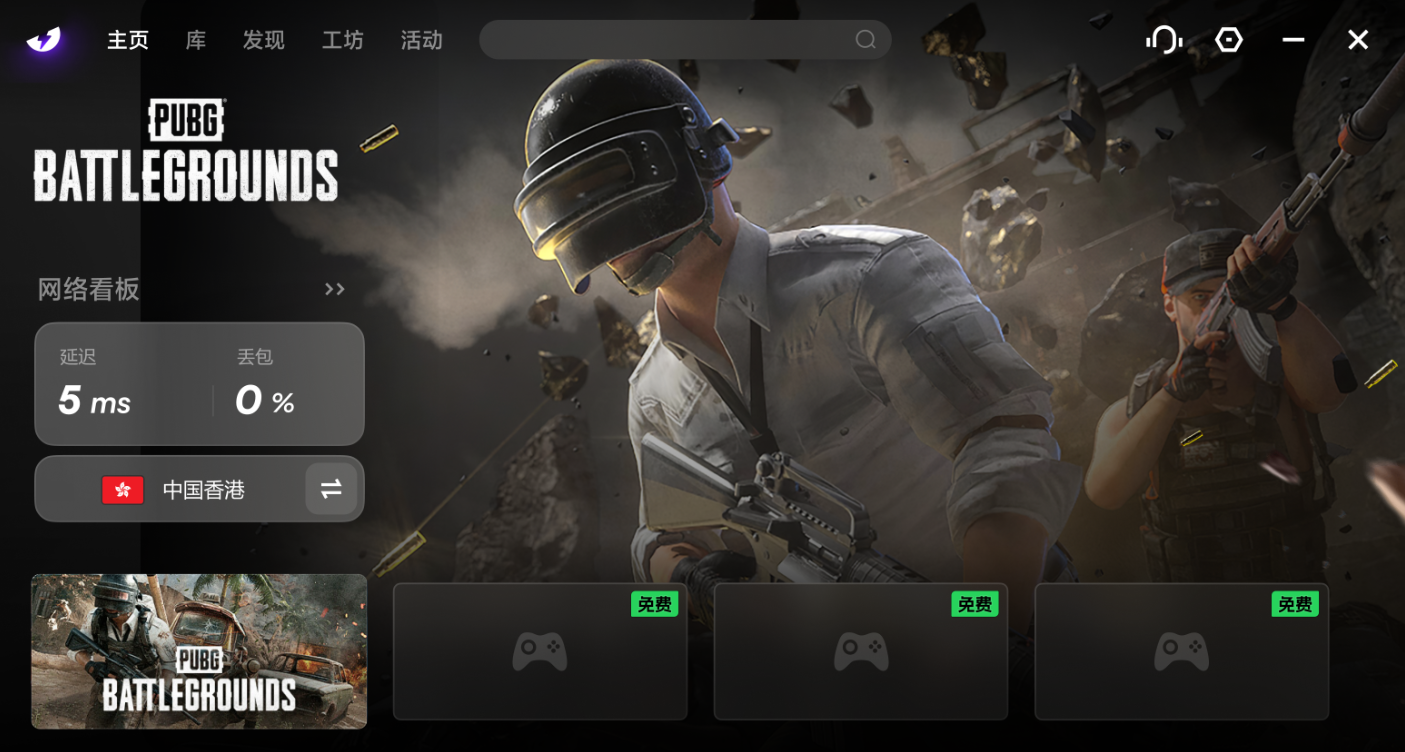Expand the 网络看板 double-arrow
Image resolution: width=1405 pixels, height=752 pixels.
point(334,290)
